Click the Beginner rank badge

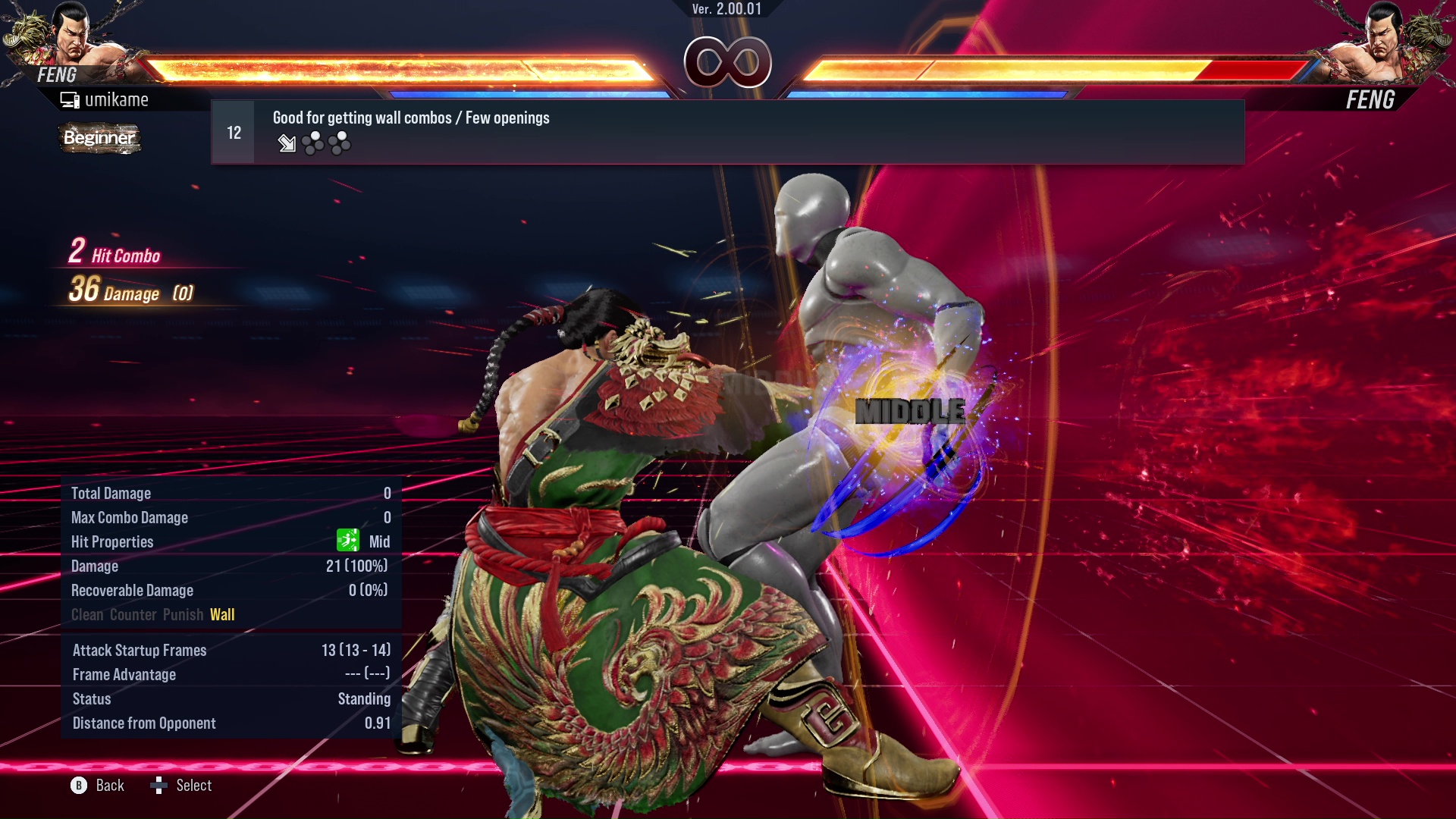[x=99, y=139]
